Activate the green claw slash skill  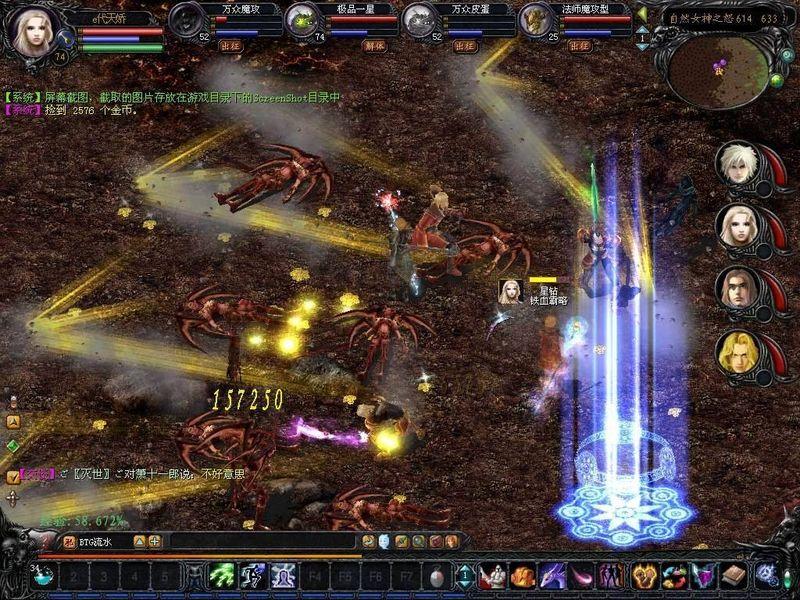(x=222, y=576)
